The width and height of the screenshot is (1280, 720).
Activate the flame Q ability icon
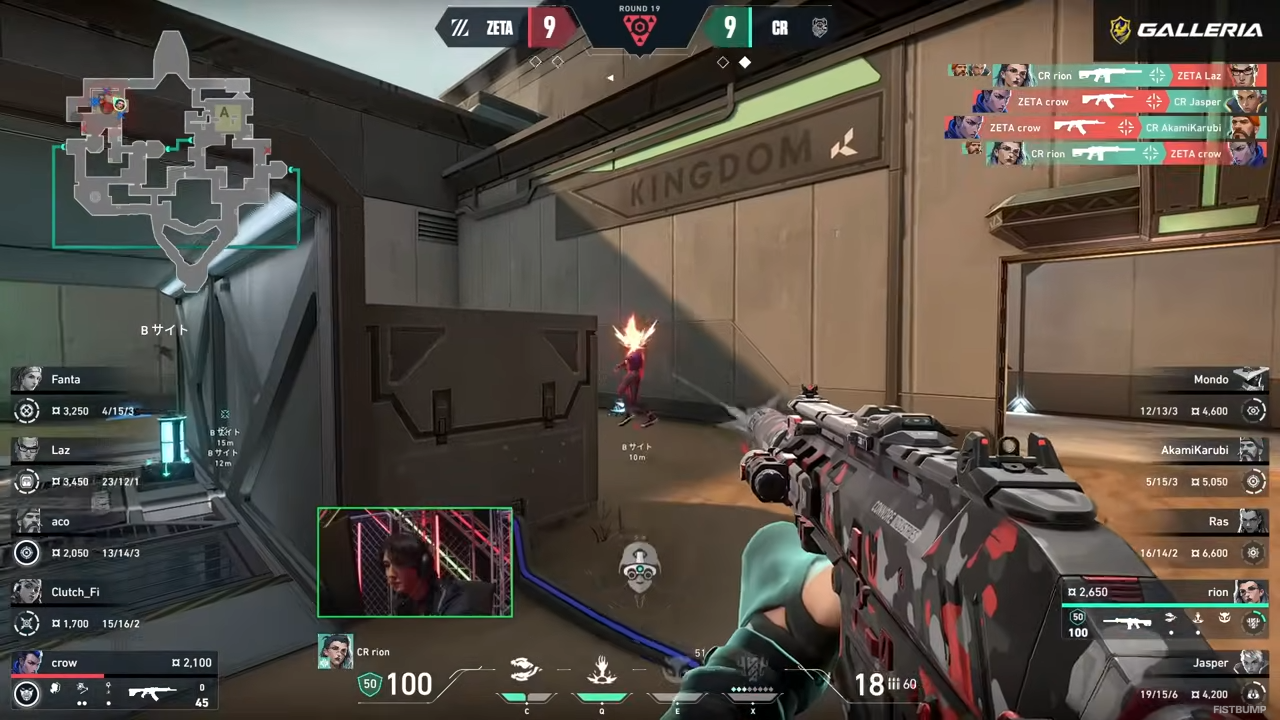pyautogui.click(x=601, y=670)
